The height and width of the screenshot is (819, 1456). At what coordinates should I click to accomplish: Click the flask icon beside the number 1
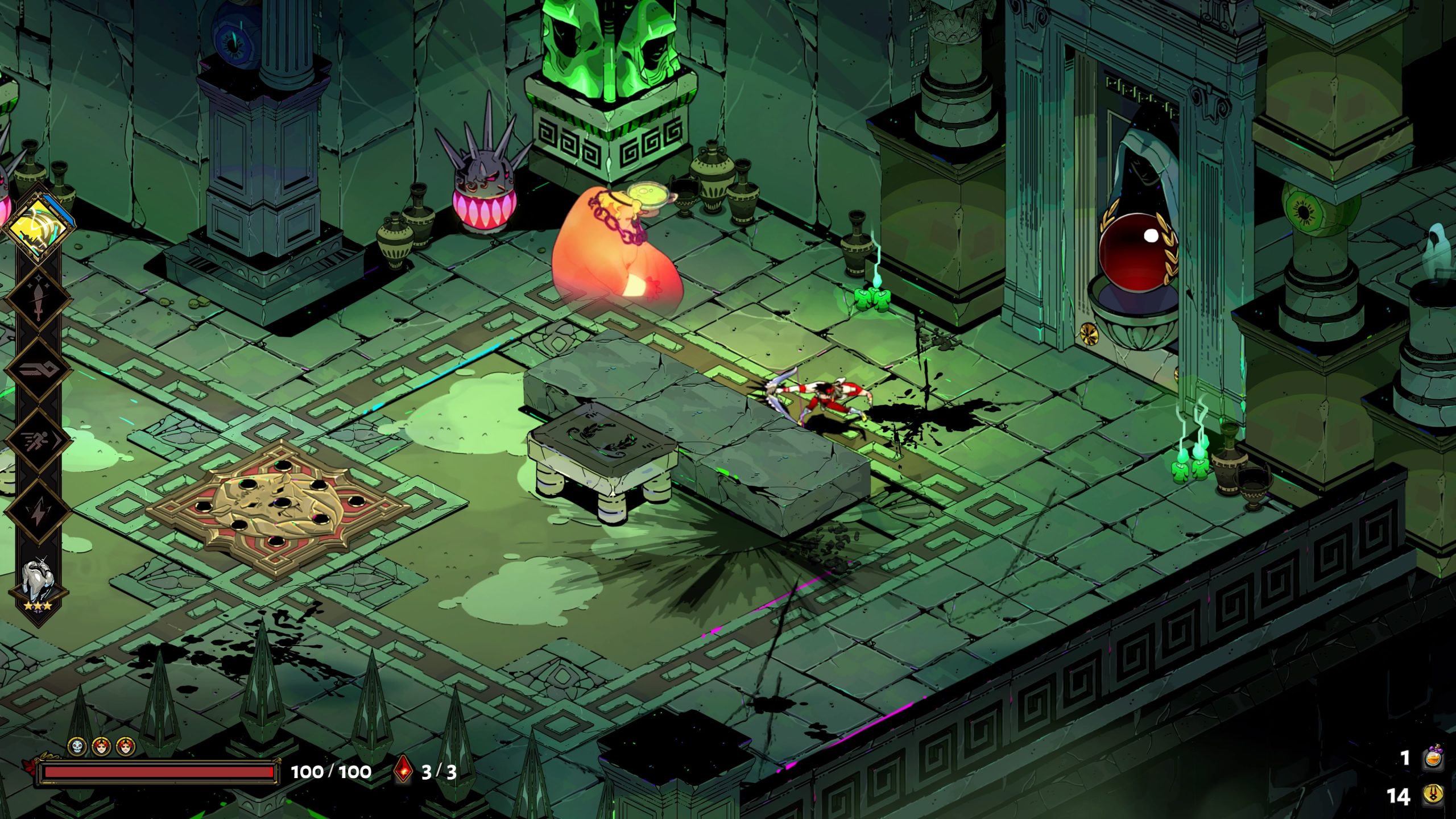pos(1434,757)
